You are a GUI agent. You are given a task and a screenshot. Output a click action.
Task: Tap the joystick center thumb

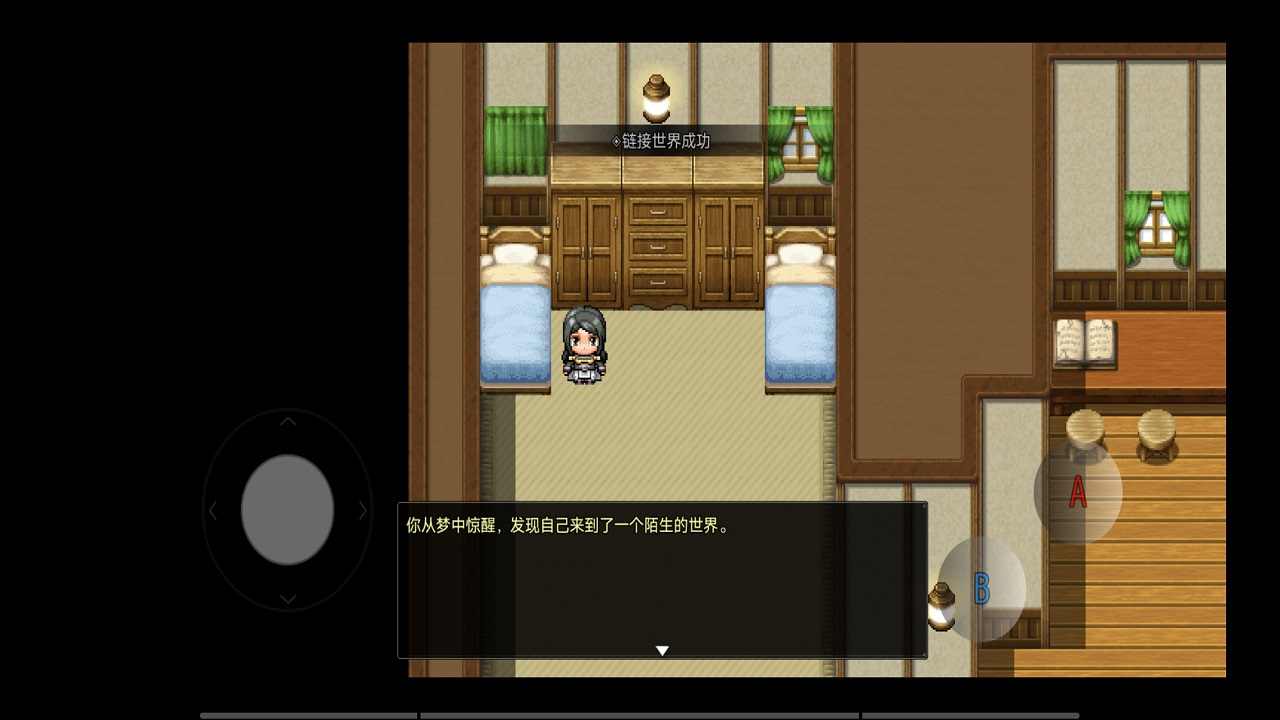click(x=286, y=511)
